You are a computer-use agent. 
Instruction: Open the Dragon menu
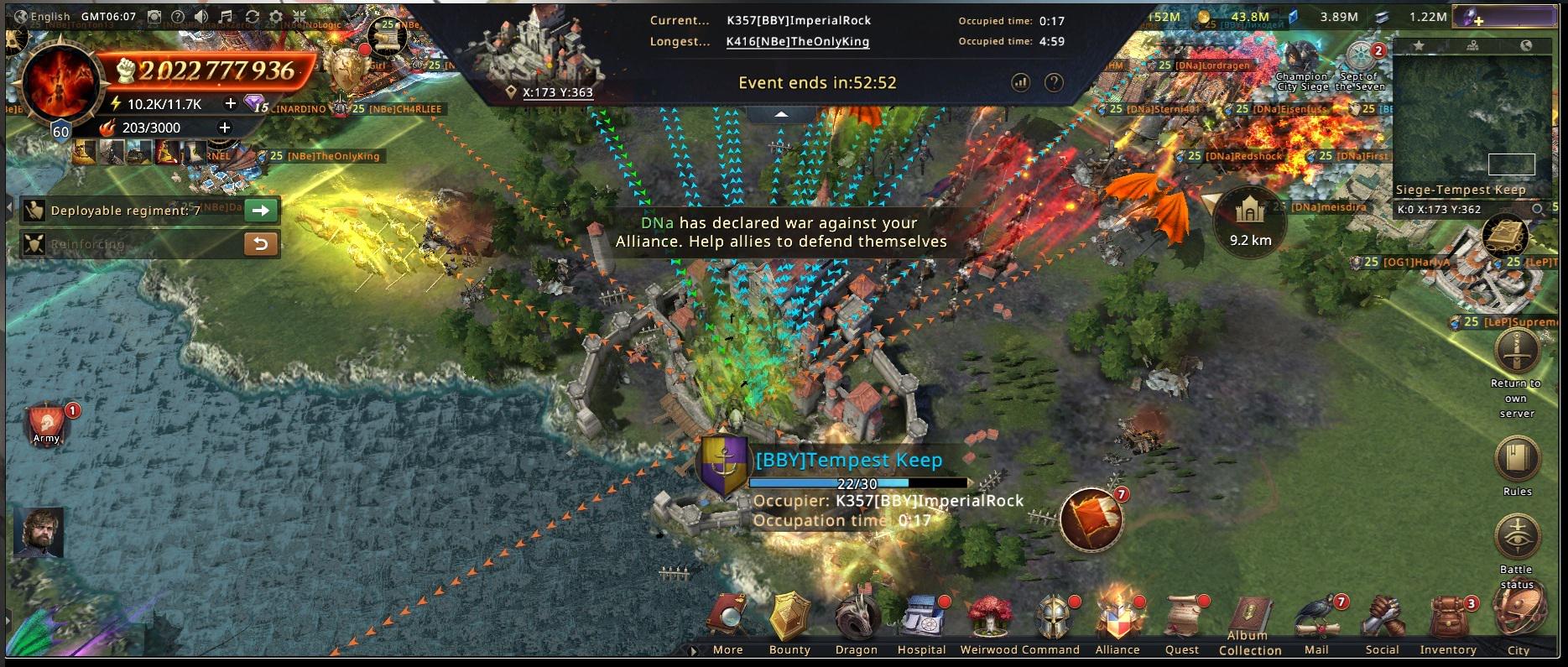pyautogui.click(x=856, y=619)
